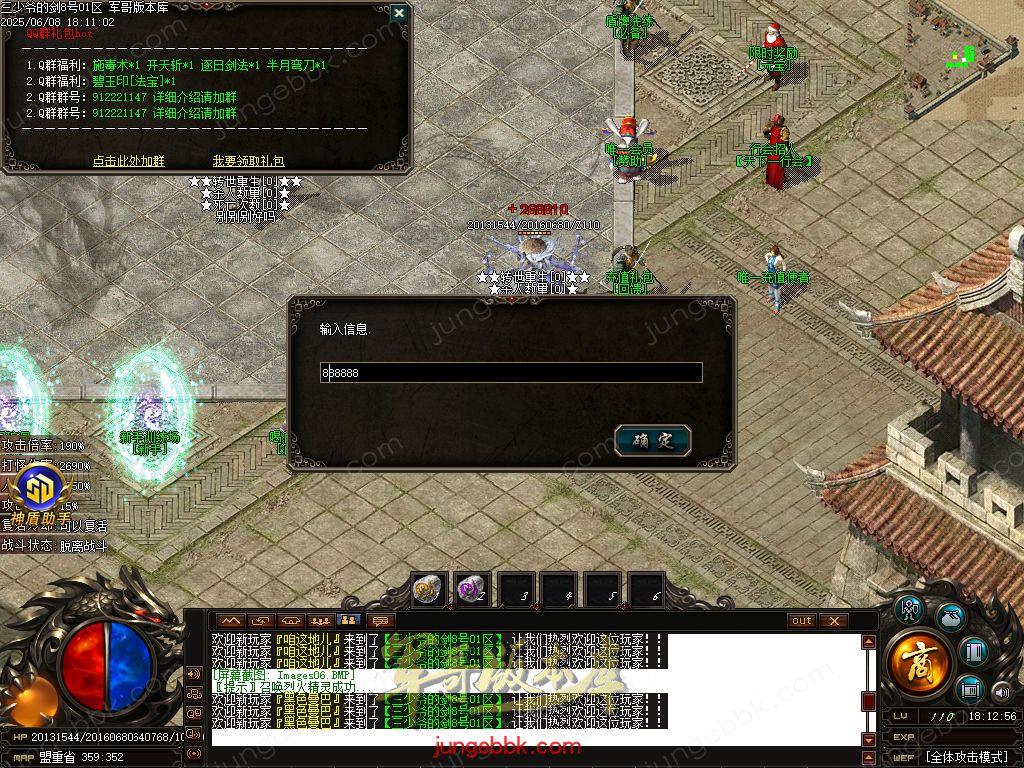
Task: Open the bag pouch icon
Action: 950,617
